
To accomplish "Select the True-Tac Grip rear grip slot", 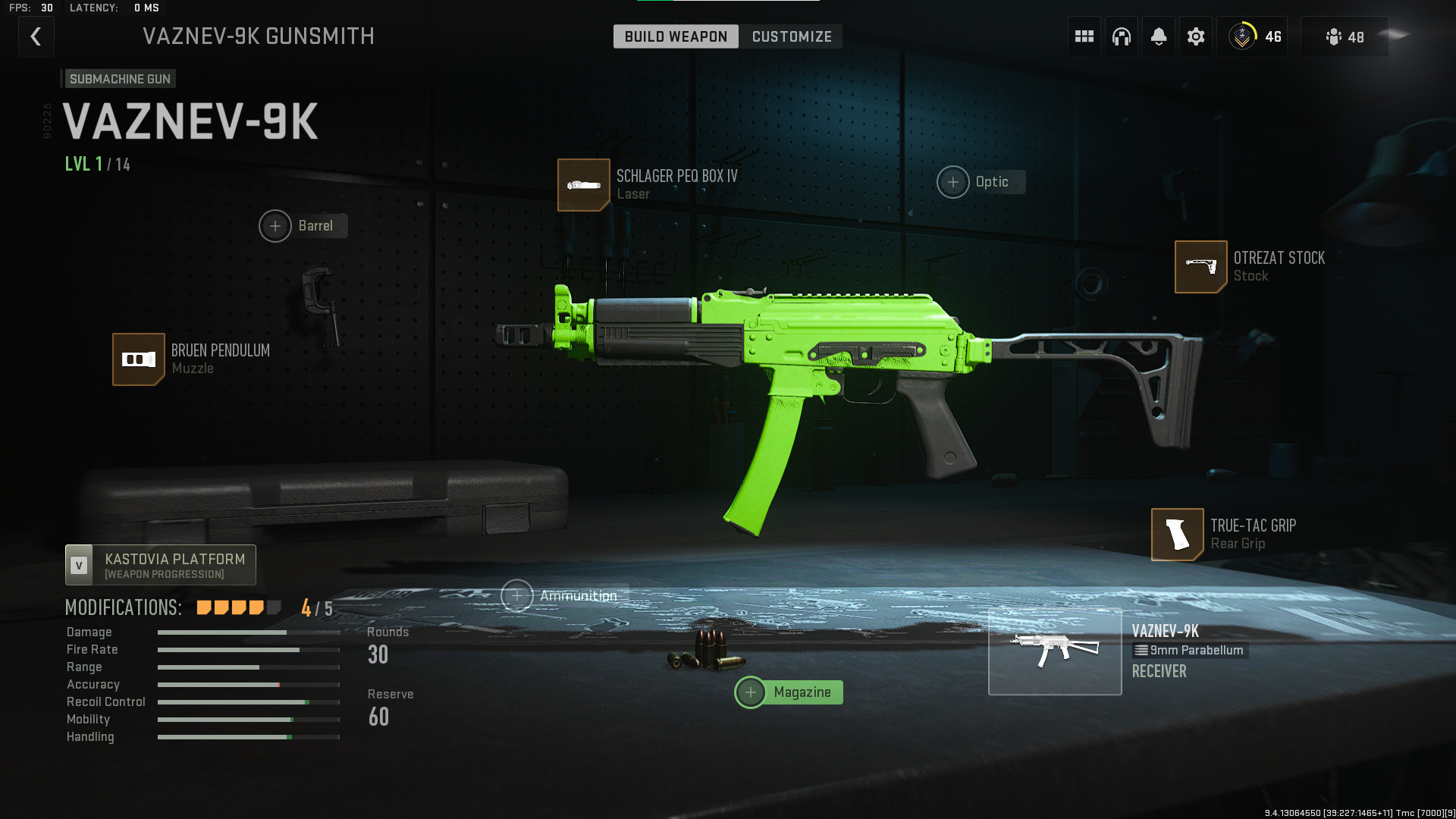I will pos(1177,535).
